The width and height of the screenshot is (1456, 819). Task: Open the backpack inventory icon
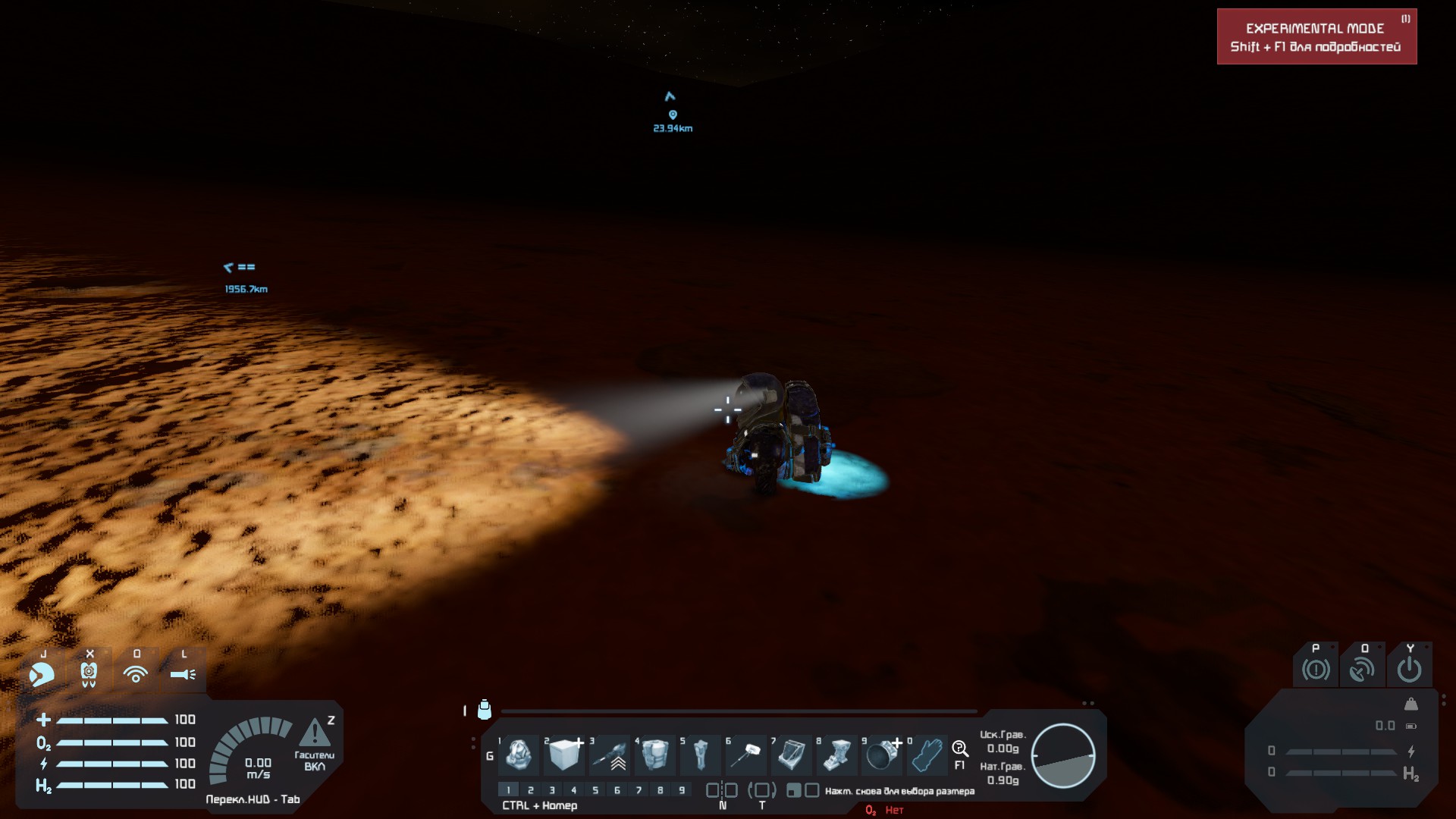[485, 710]
